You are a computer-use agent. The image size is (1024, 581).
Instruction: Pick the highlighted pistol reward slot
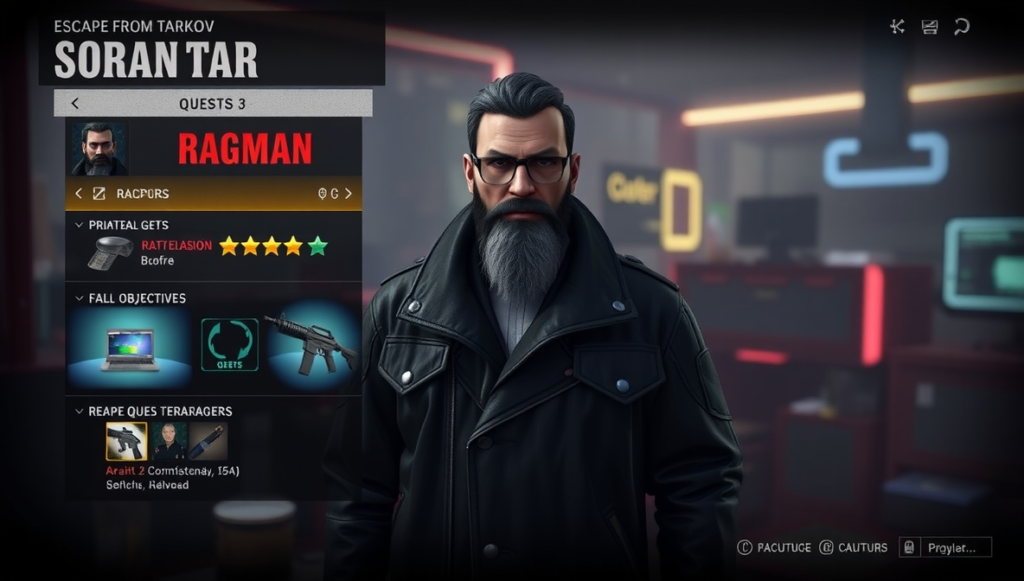(126, 441)
